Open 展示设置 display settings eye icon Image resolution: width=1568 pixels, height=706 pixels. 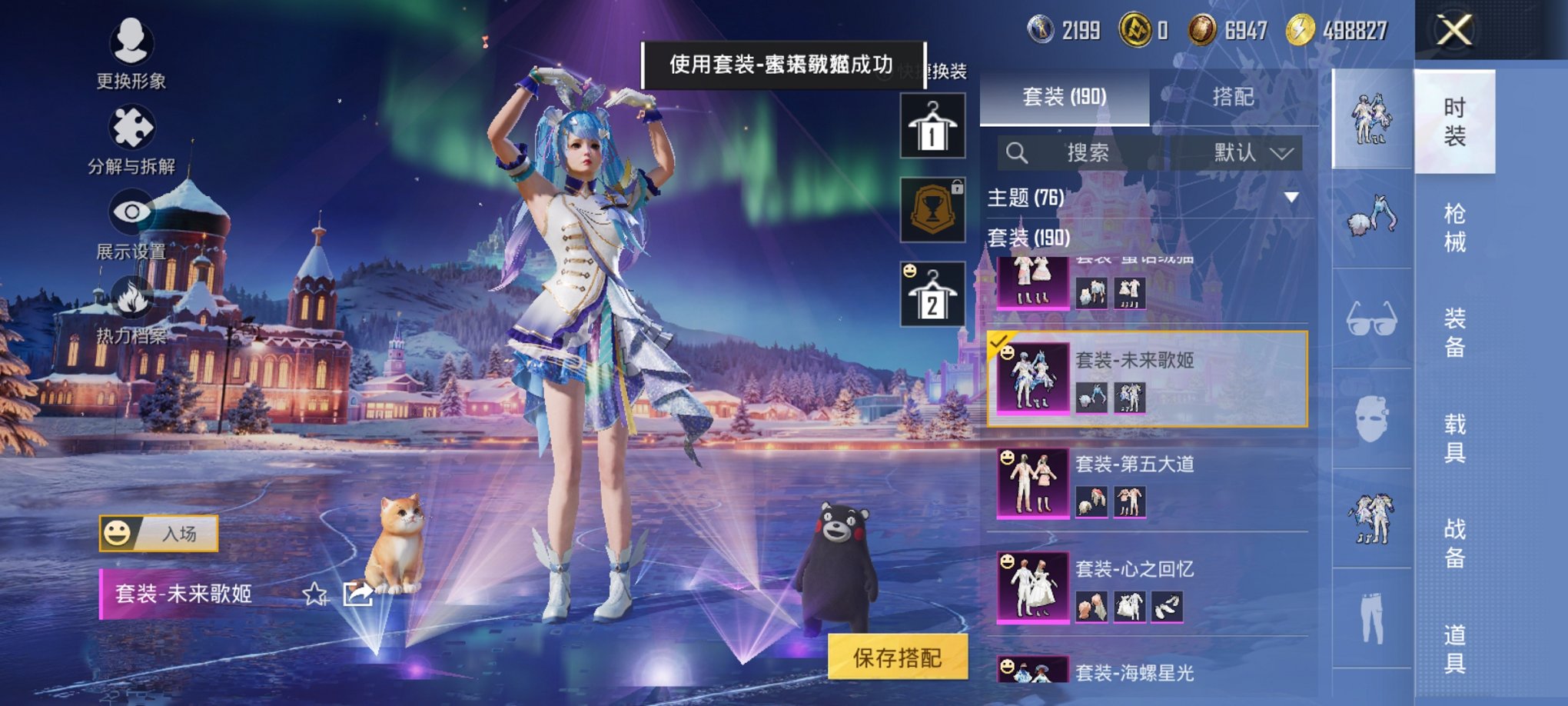[129, 213]
